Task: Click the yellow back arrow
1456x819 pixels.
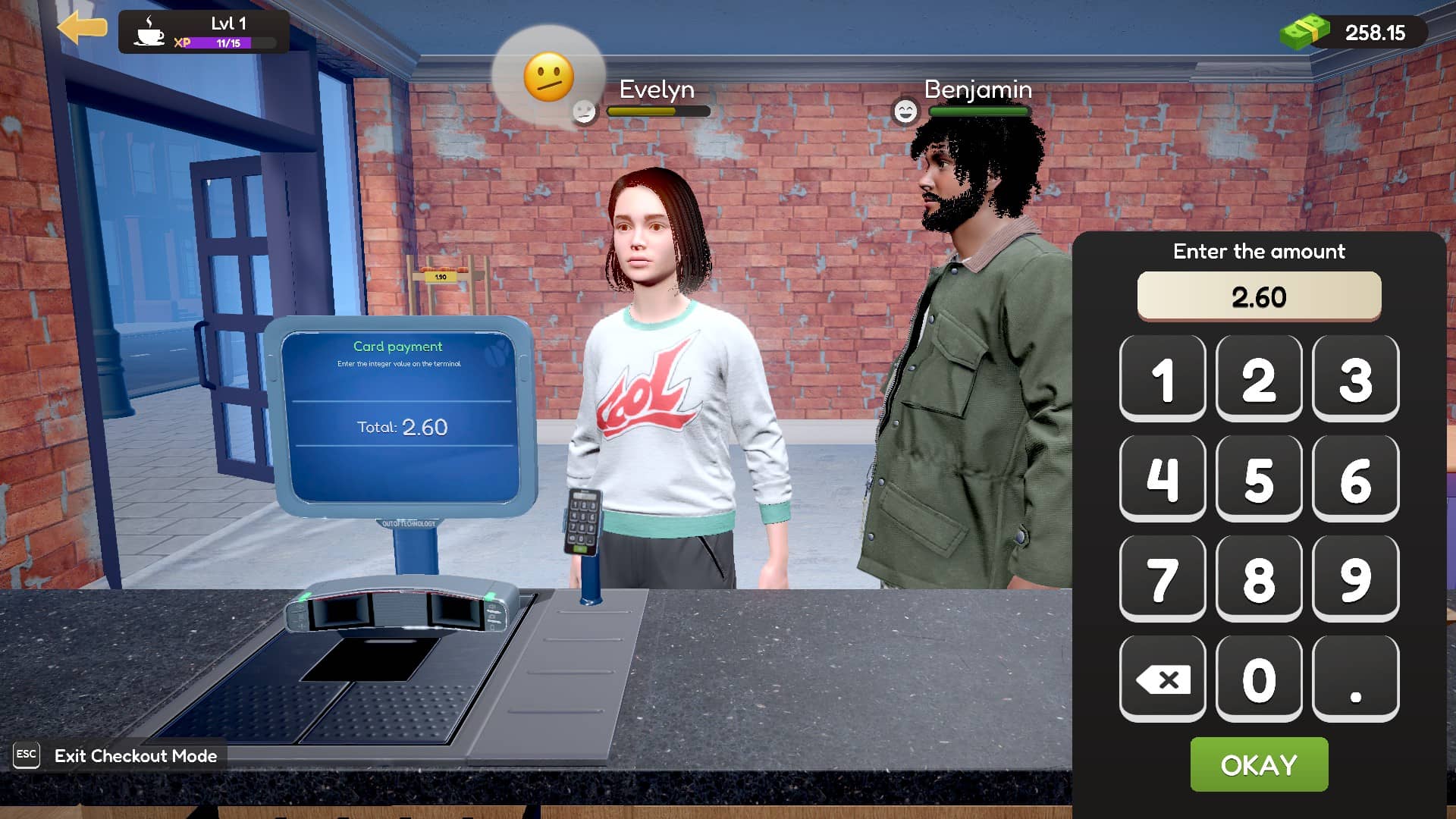Action: coord(82,29)
